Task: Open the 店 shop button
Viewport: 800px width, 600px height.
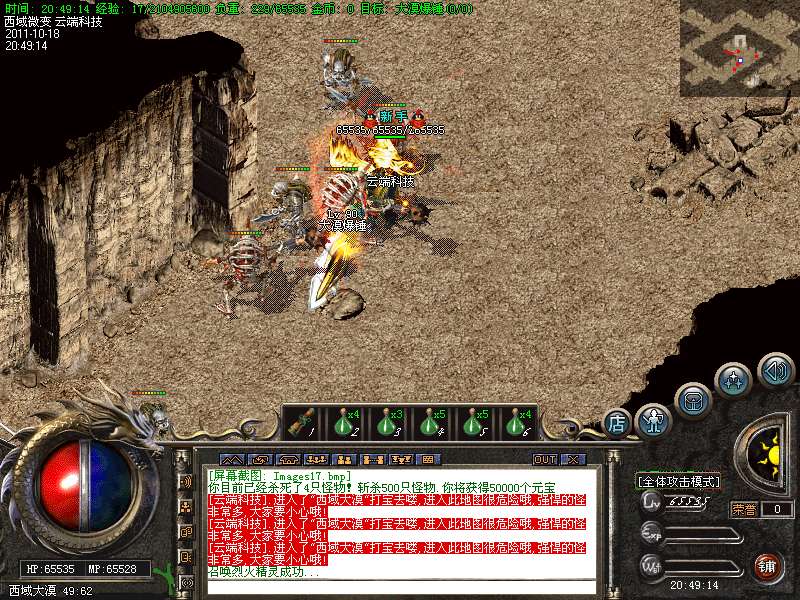Action: (617, 424)
